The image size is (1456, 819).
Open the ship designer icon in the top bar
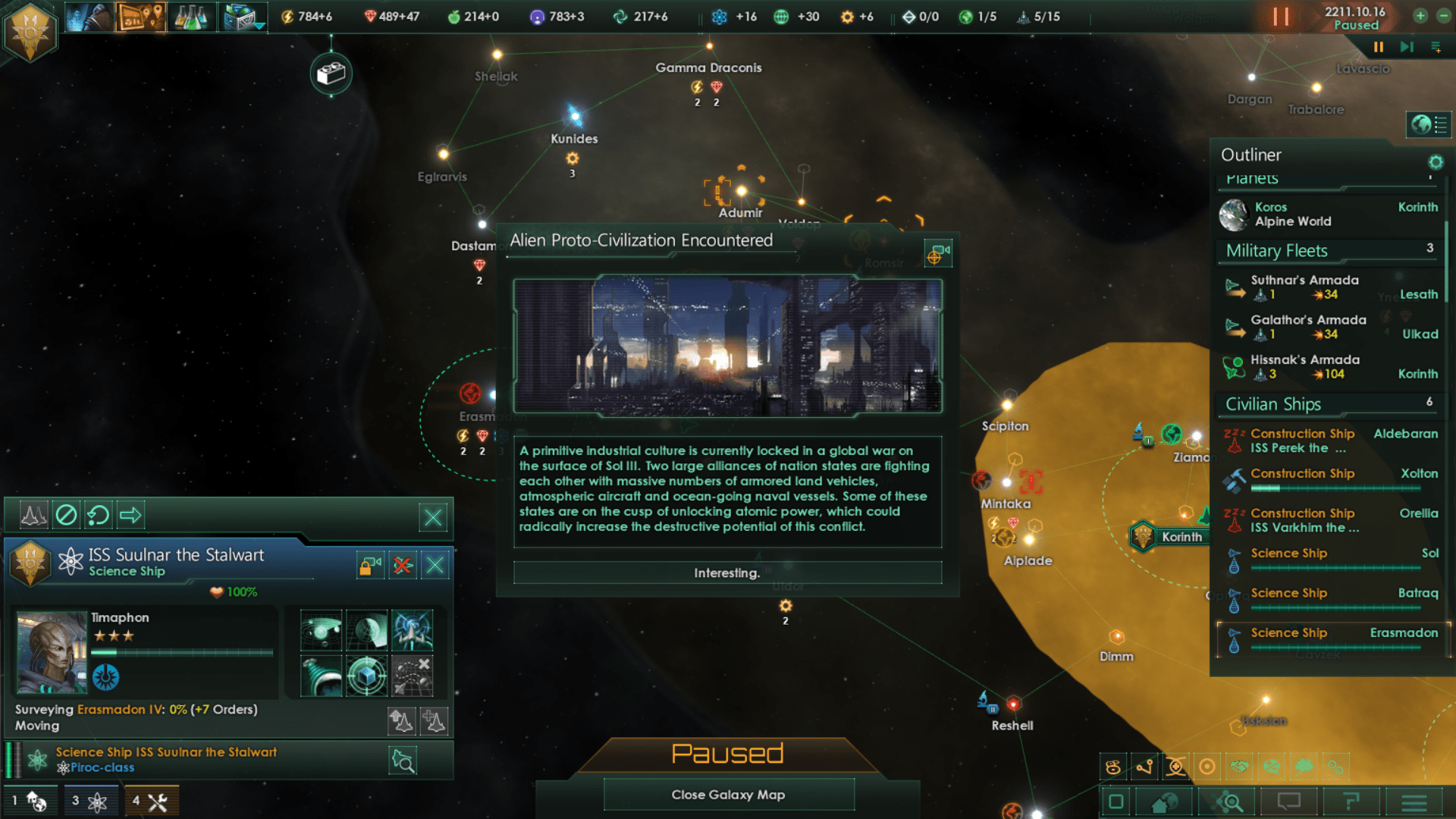coord(243,16)
